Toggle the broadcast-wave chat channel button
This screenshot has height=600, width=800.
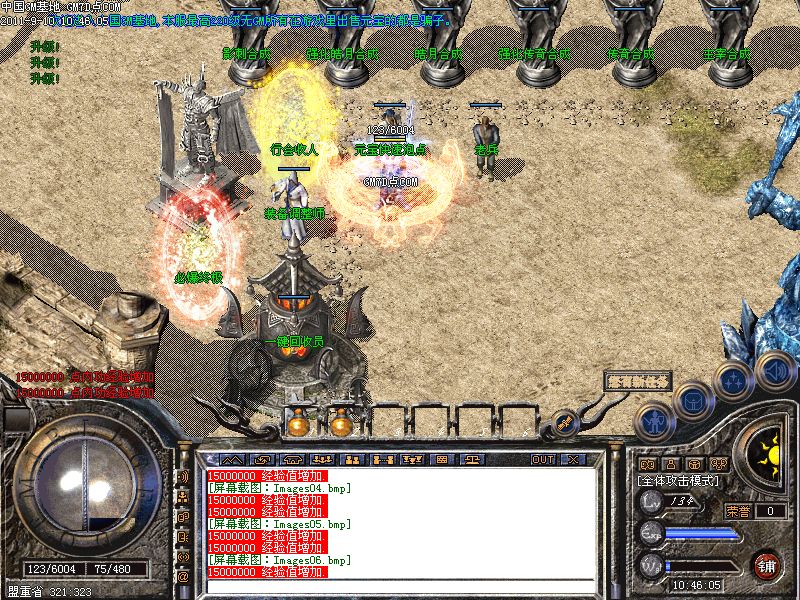pyautogui.click(x=184, y=476)
